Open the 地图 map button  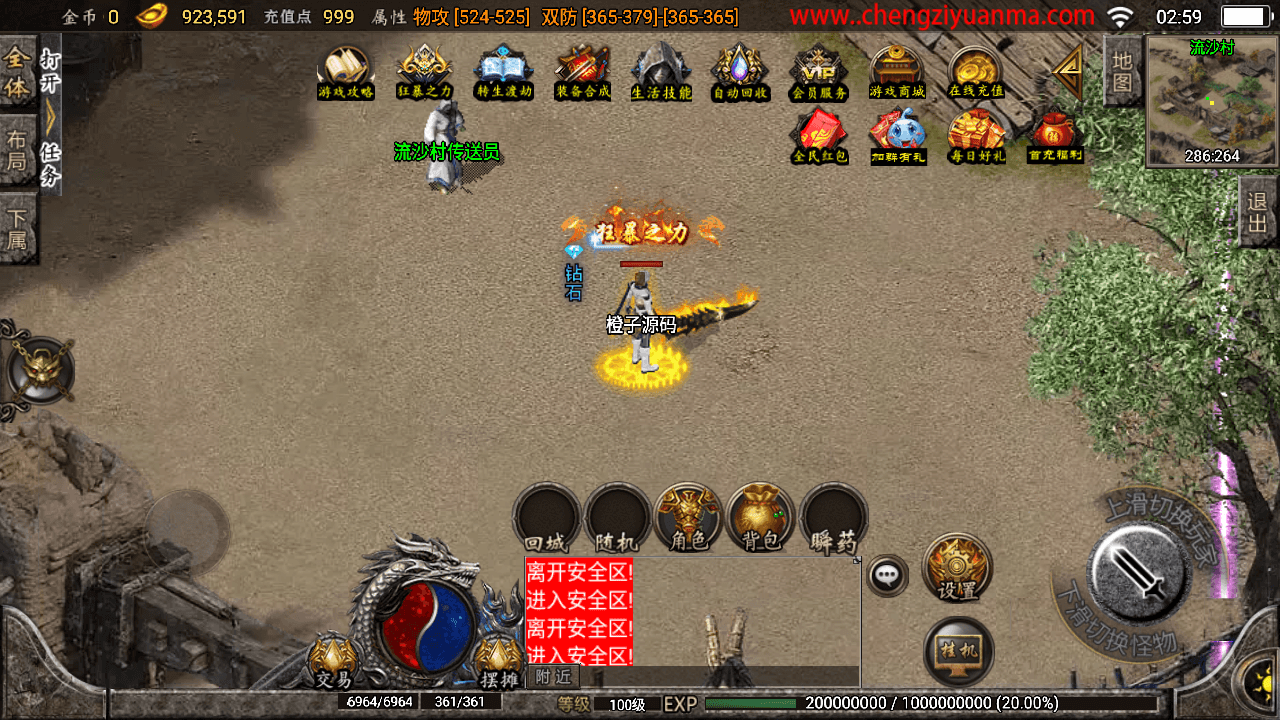(x=1123, y=70)
